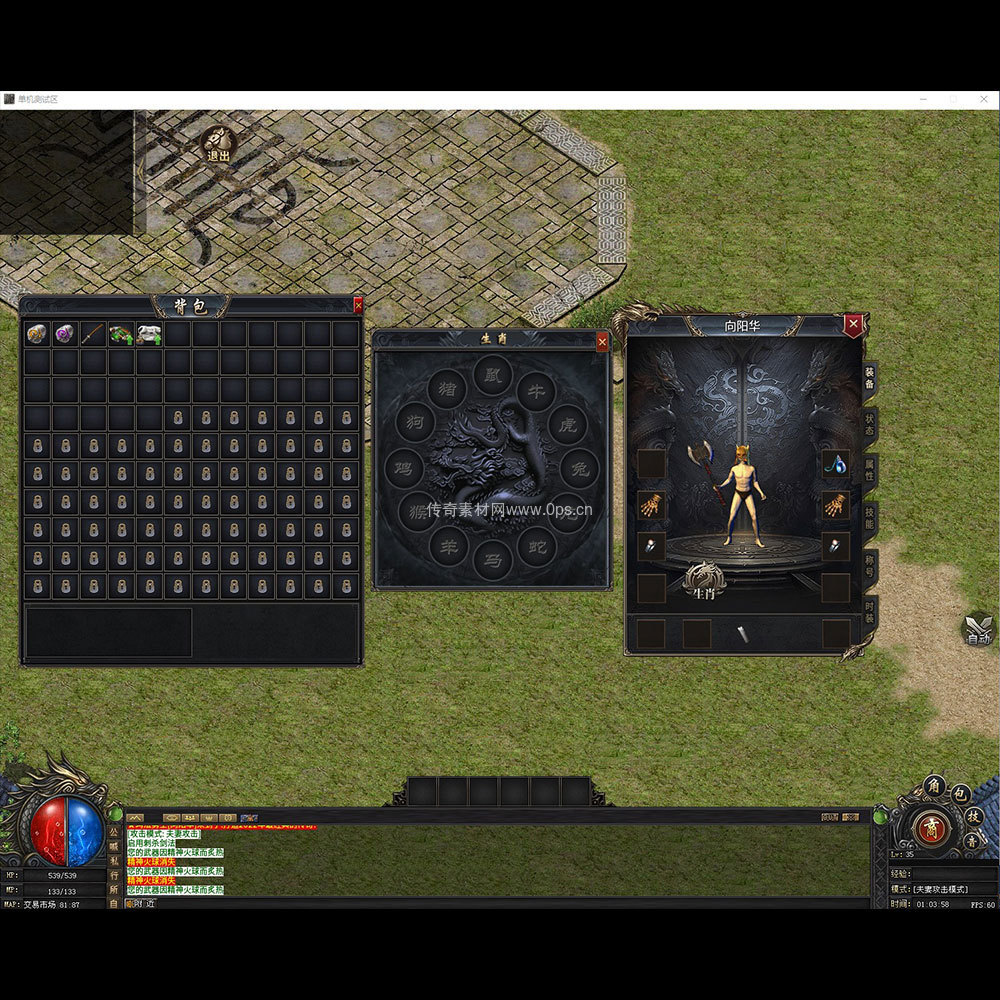
Task: Switch to the 状态 status tab
Action: coord(870,424)
